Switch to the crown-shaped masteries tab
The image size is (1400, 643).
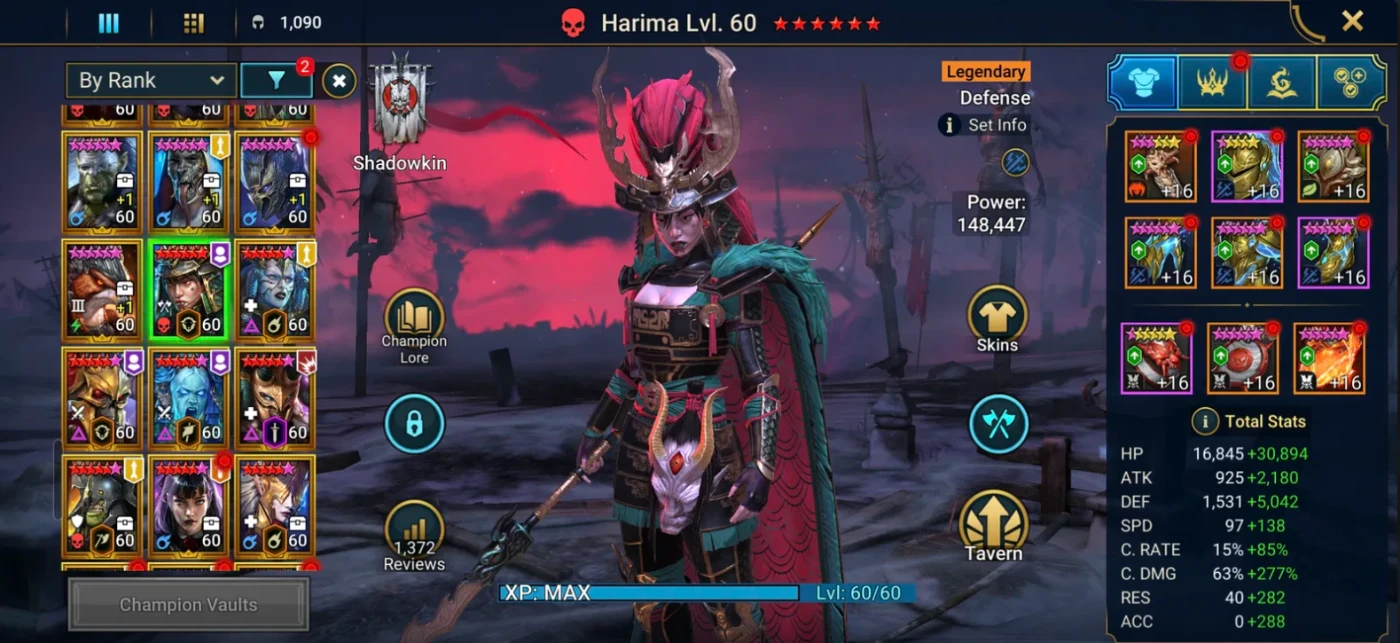point(1211,83)
